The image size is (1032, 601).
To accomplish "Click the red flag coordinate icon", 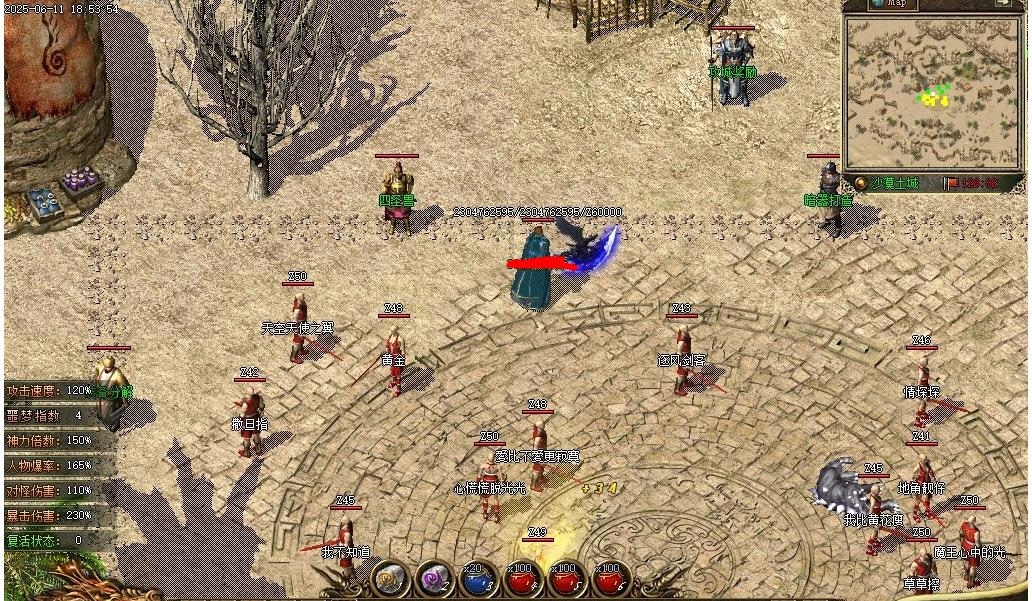I will (x=953, y=183).
